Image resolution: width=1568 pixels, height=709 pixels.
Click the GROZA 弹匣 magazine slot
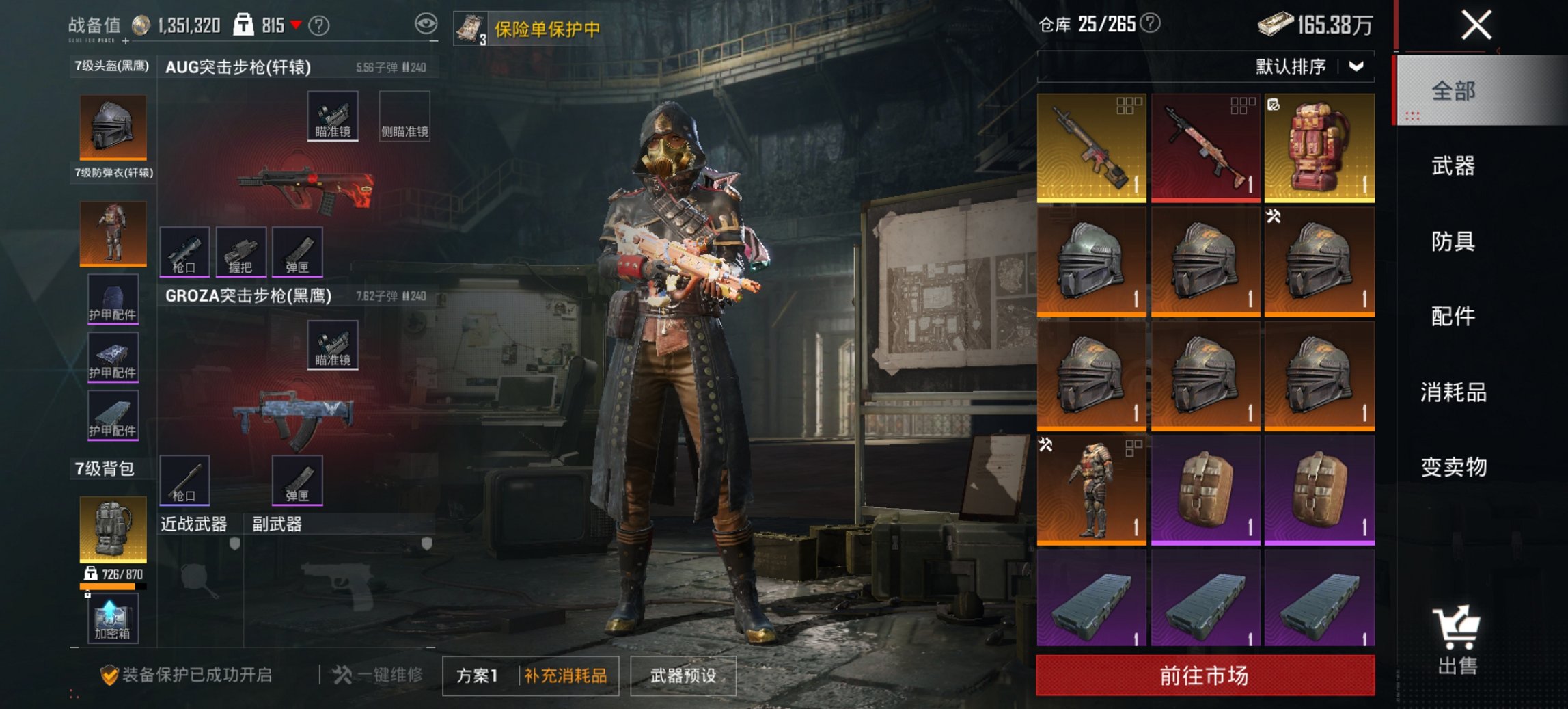pos(297,479)
